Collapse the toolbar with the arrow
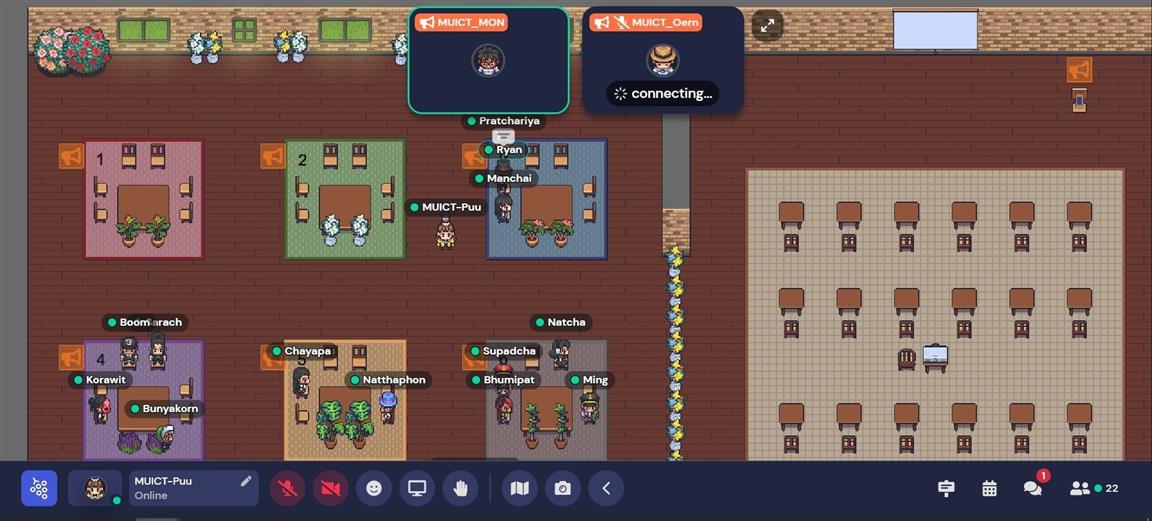 [x=606, y=488]
